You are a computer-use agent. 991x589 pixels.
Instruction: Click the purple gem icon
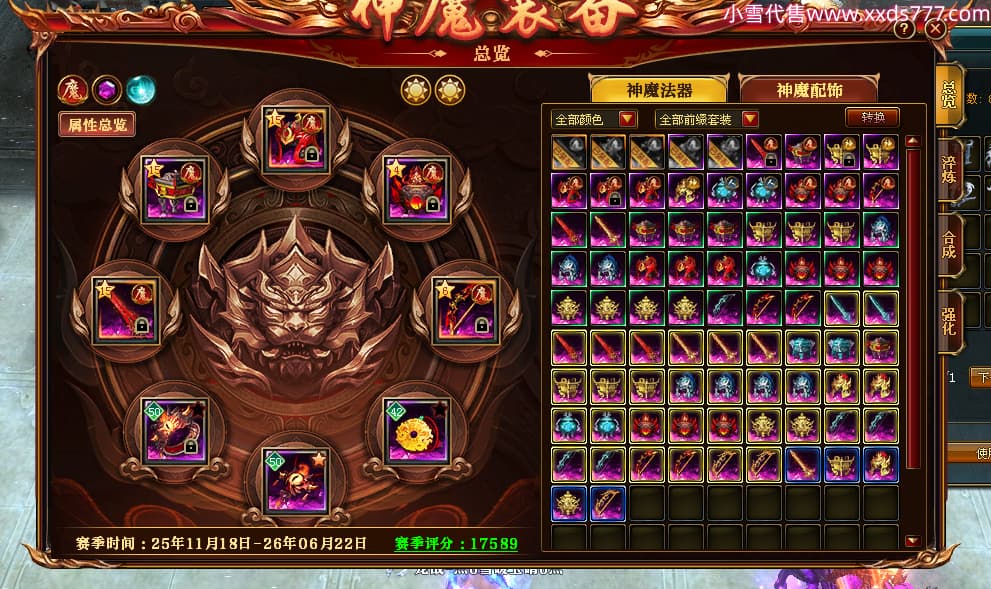pos(107,90)
